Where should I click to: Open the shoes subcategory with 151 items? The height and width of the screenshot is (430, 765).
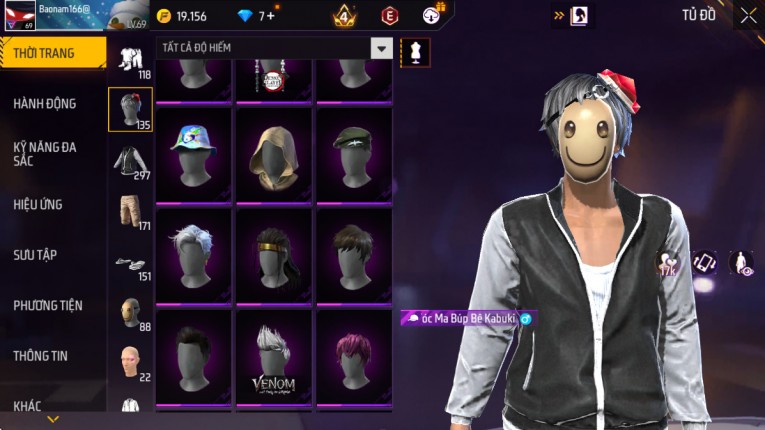pos(130,263)
